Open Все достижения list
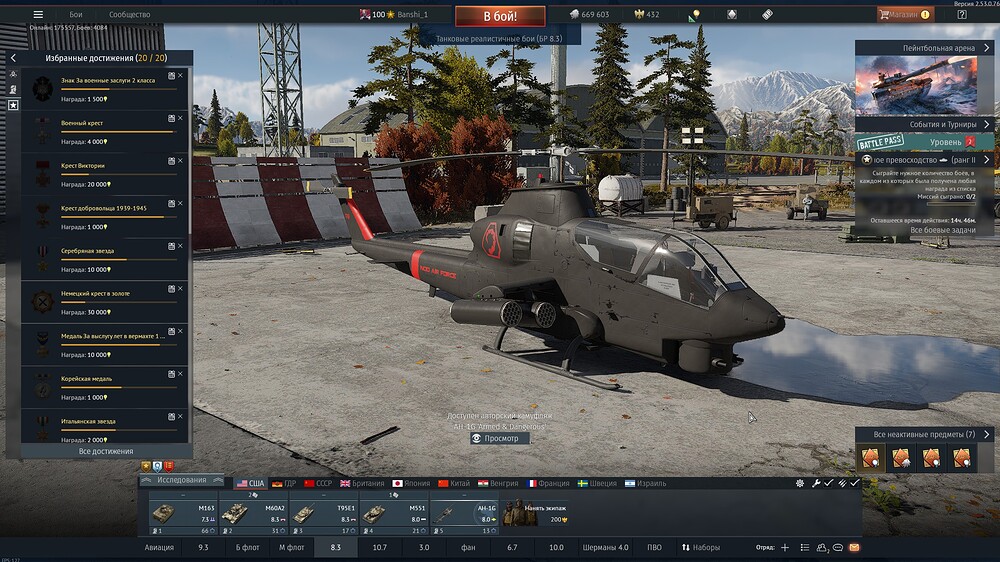Viewport: 1000px width, 562px height. 105,451
